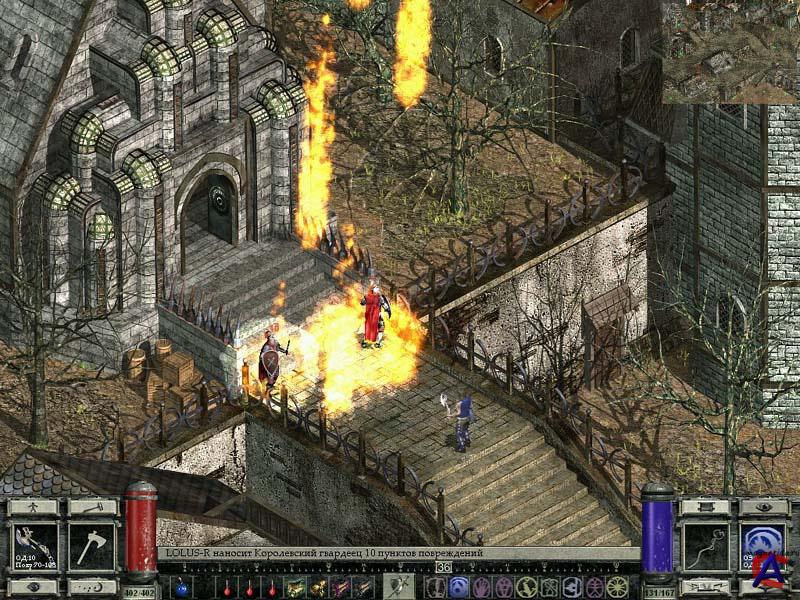Open the minimap in the corner
The height and width of the screenshot is (600, 800).
click(729, 51)
